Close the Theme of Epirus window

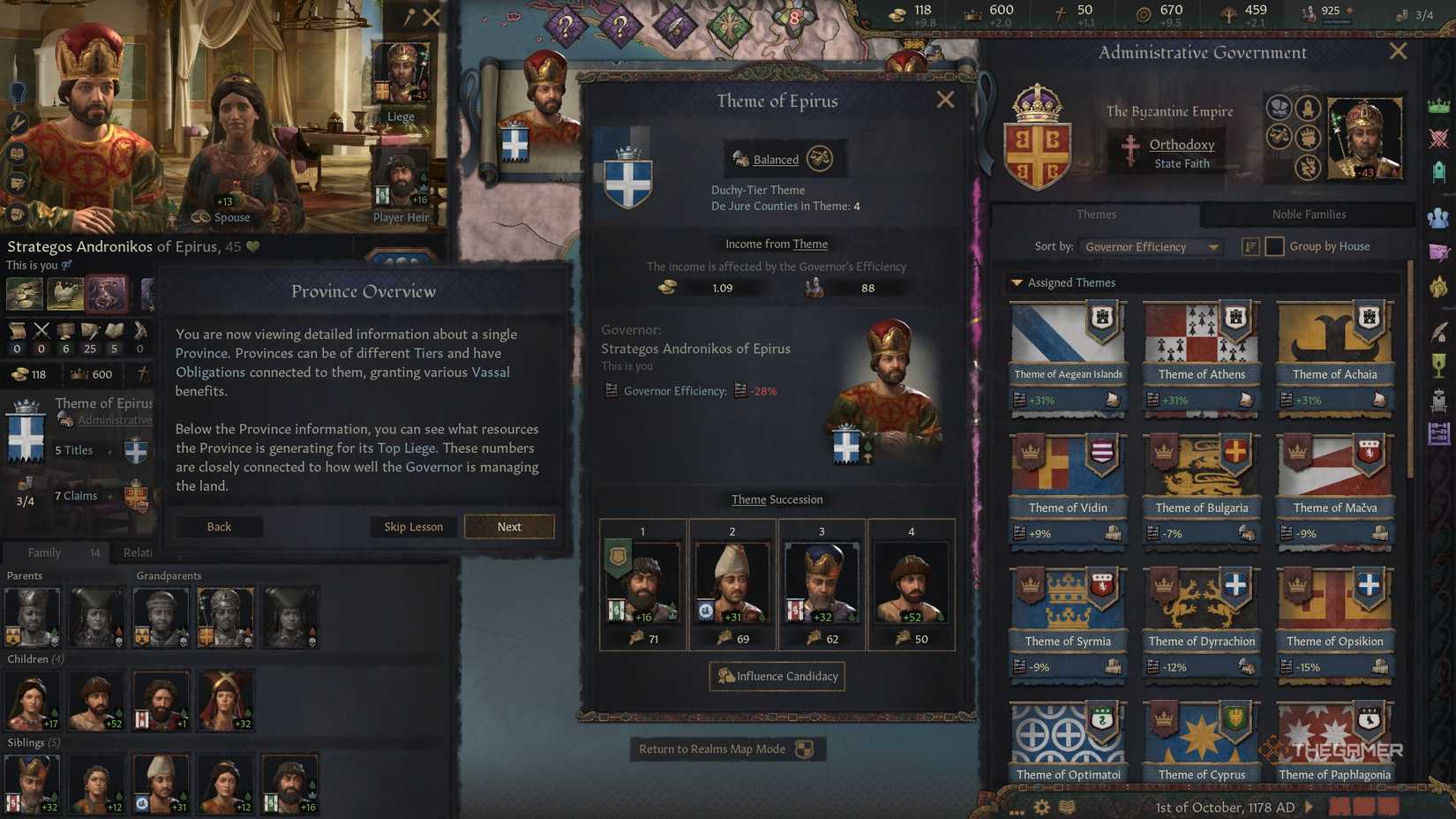click(945, 100)
